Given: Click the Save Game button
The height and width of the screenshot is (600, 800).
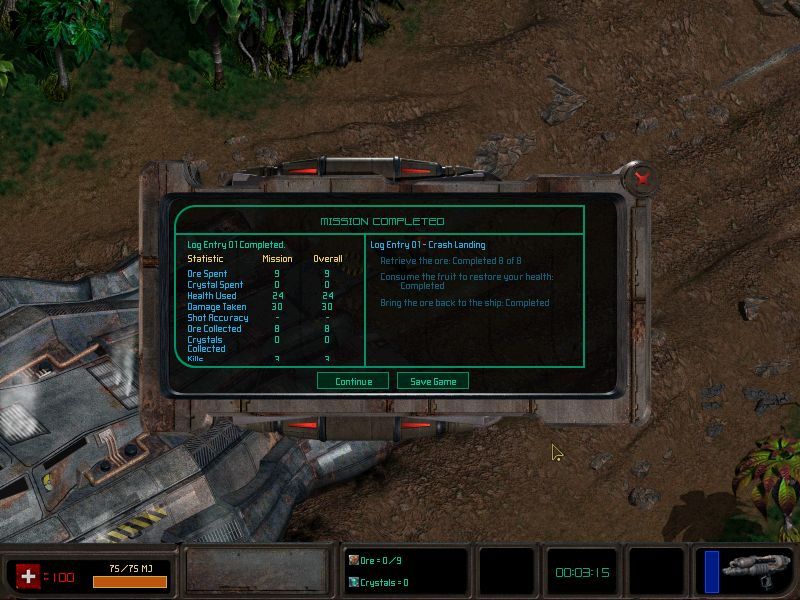Looking at the screenshot, I should click(x=433, y=381).
